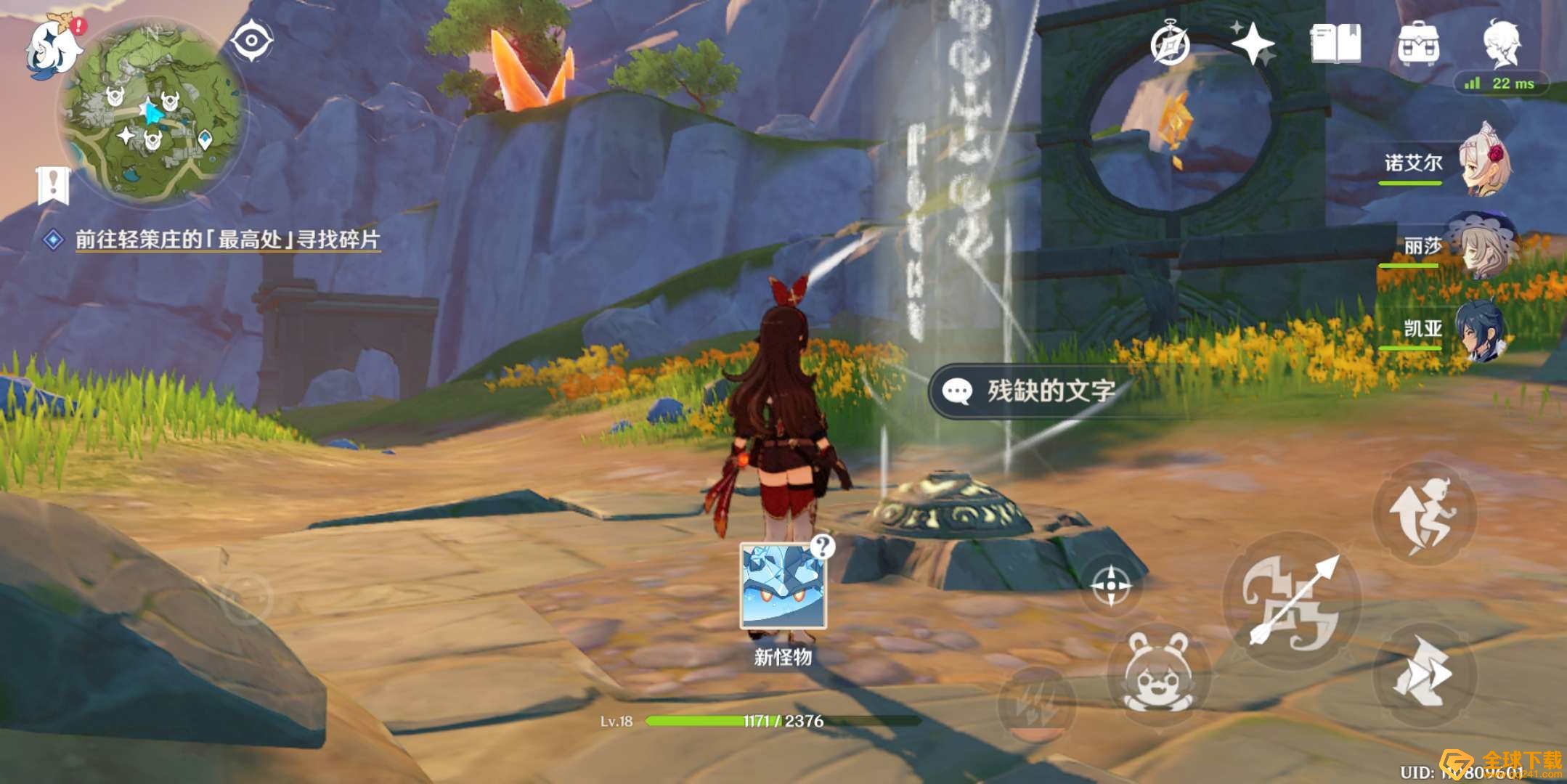Open the Wish star icon
Image resolution: width=1567 pixels, height=784 pixels.
tap(1255, 44)
